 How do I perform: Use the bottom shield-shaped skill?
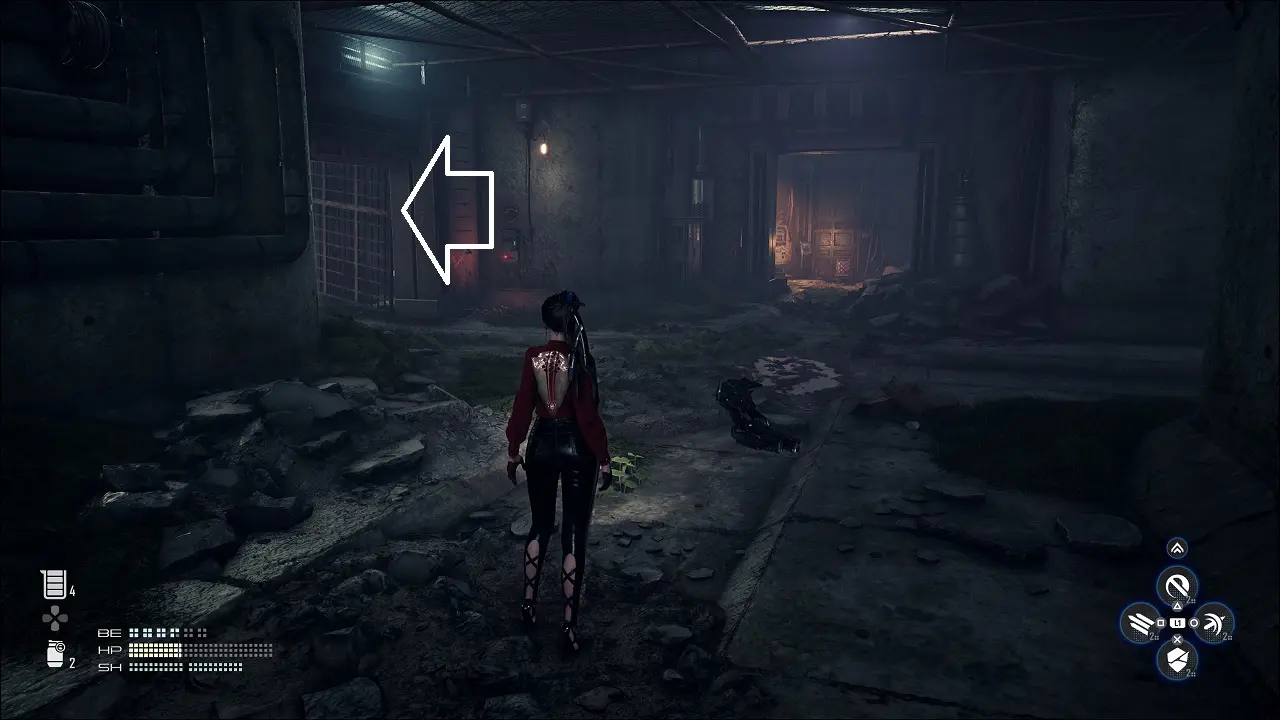point(1177,659)
